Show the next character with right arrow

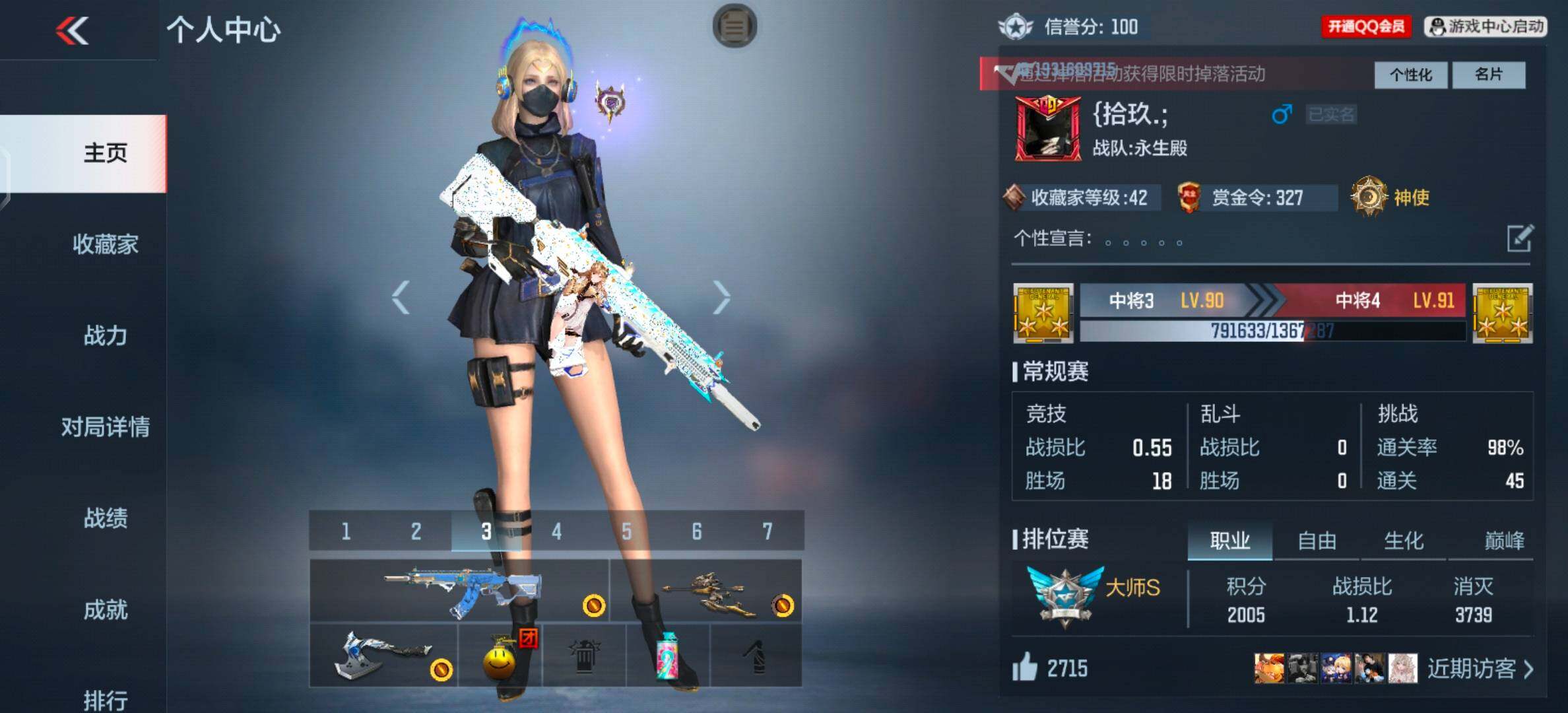(722, 298)
